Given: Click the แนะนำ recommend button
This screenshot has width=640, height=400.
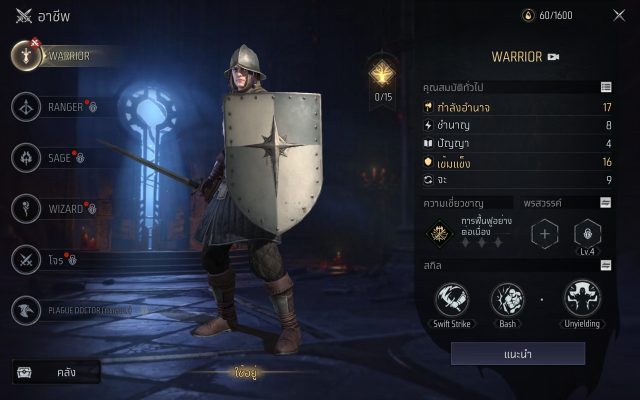Looking at the screenshot, I should coord(517,353).
